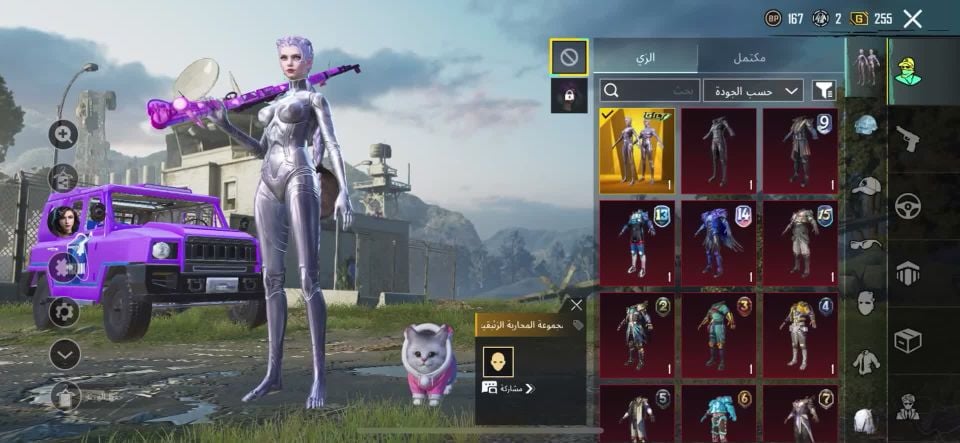Select the teal outfit with badge 3
Screen dimensions: 960x443
pos(719,335)
